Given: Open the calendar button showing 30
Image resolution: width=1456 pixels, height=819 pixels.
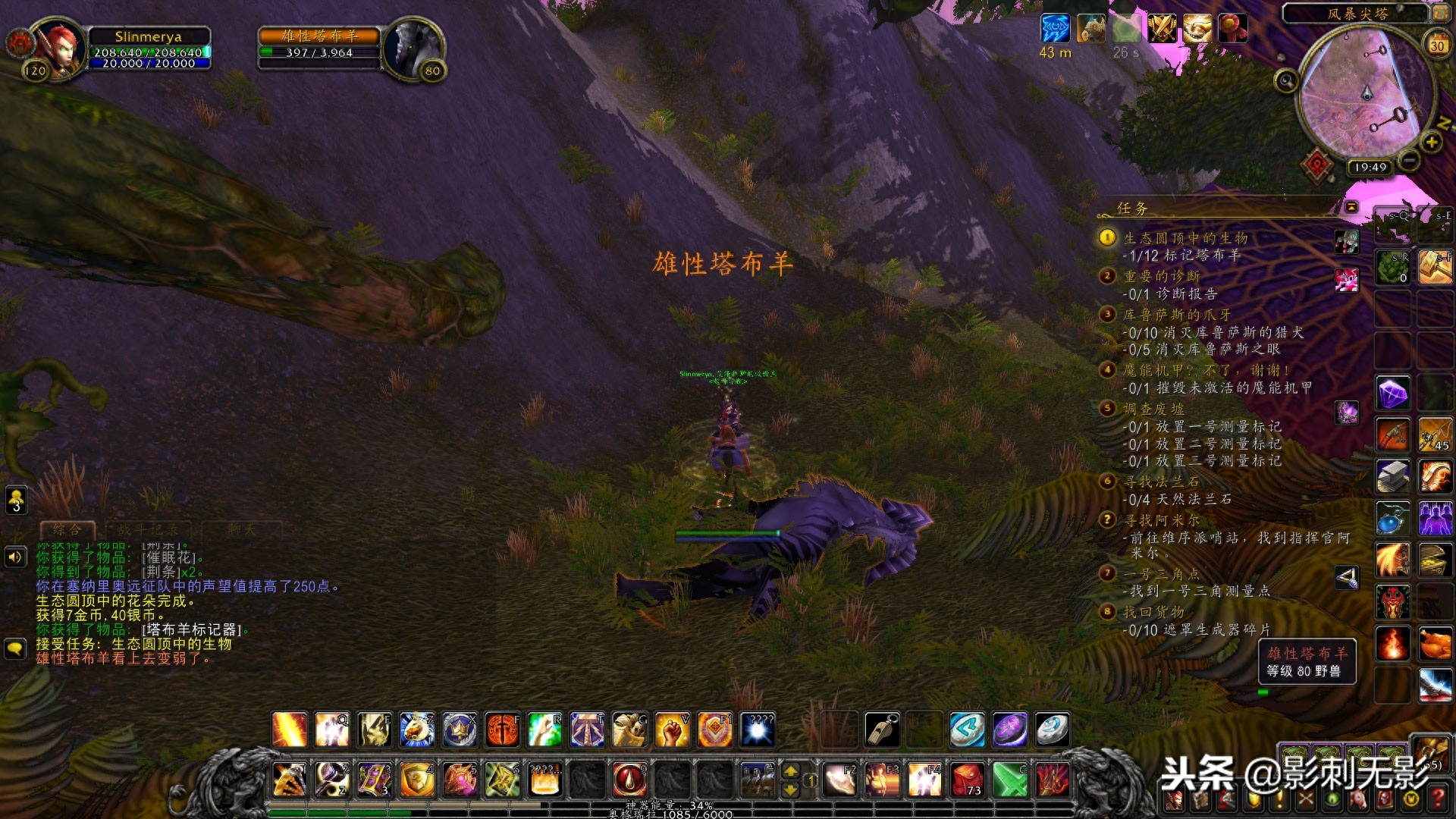Looking at the screenshot, I should (x=1437, y=44).
